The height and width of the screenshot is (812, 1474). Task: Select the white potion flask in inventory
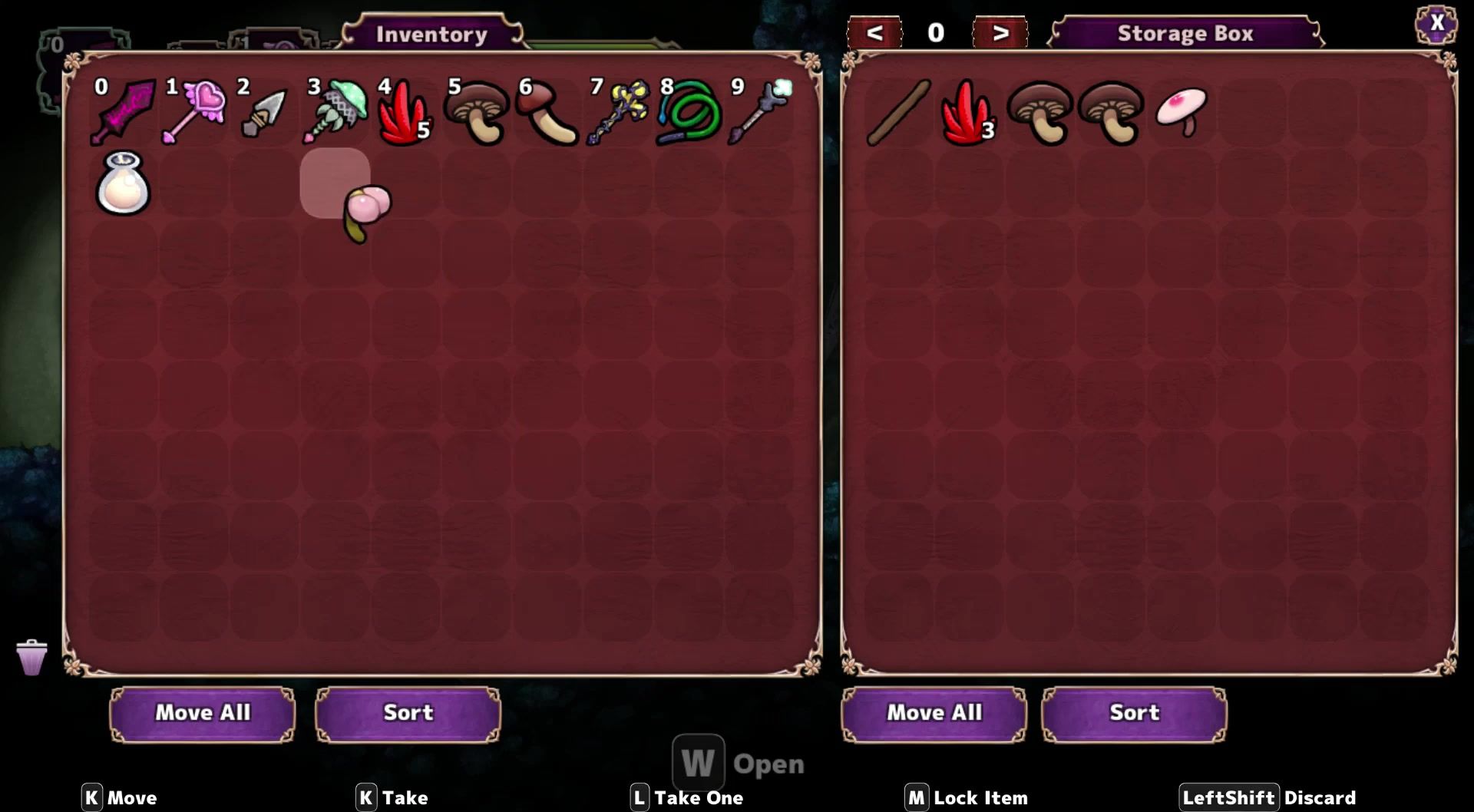(x=123, y=184)
